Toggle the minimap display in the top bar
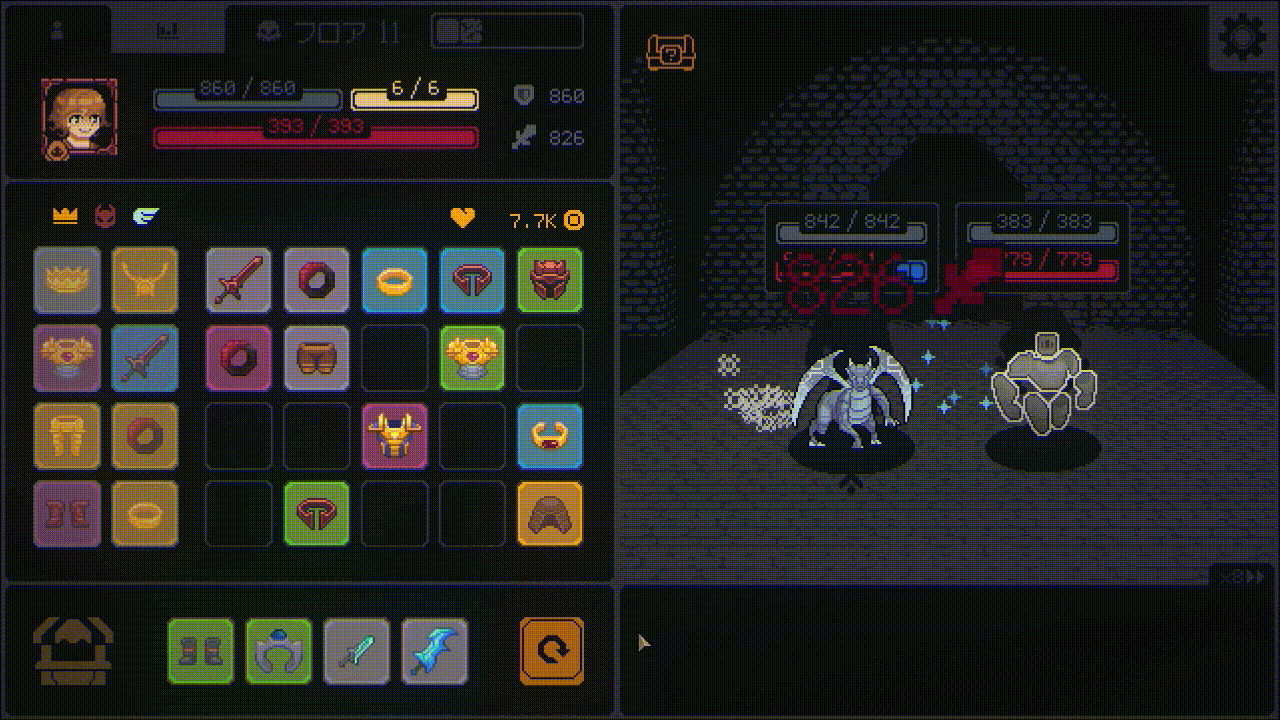This screenshot has height=720, width=1280. pos(506,31)
